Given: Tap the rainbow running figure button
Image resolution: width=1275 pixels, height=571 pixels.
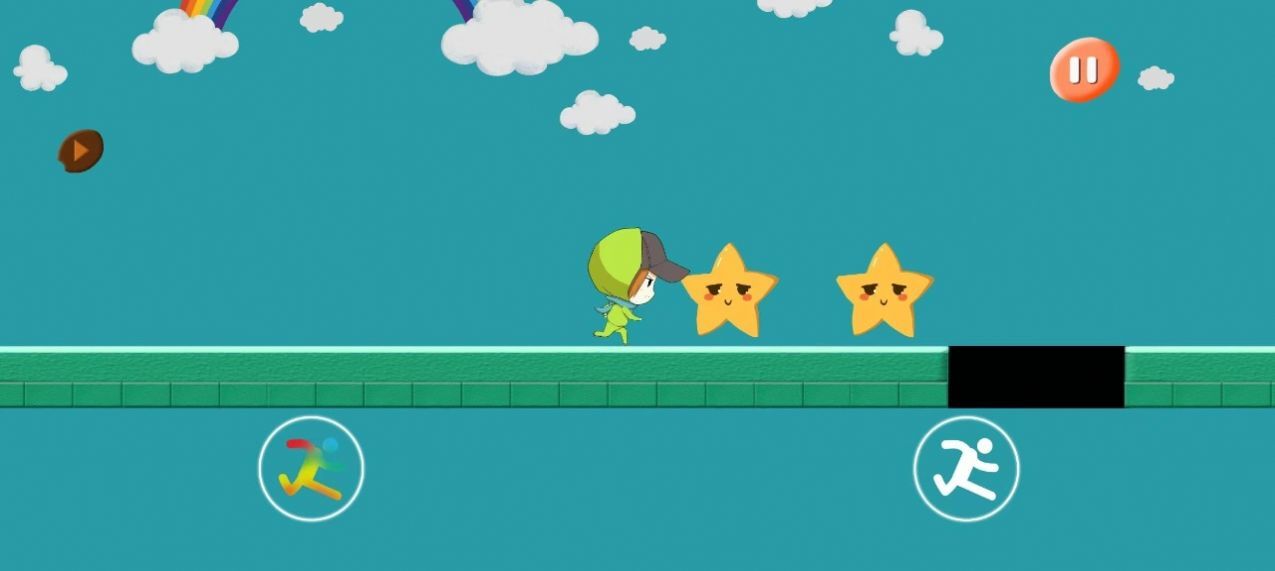Looking at the screenshot, I should point(311,468).
